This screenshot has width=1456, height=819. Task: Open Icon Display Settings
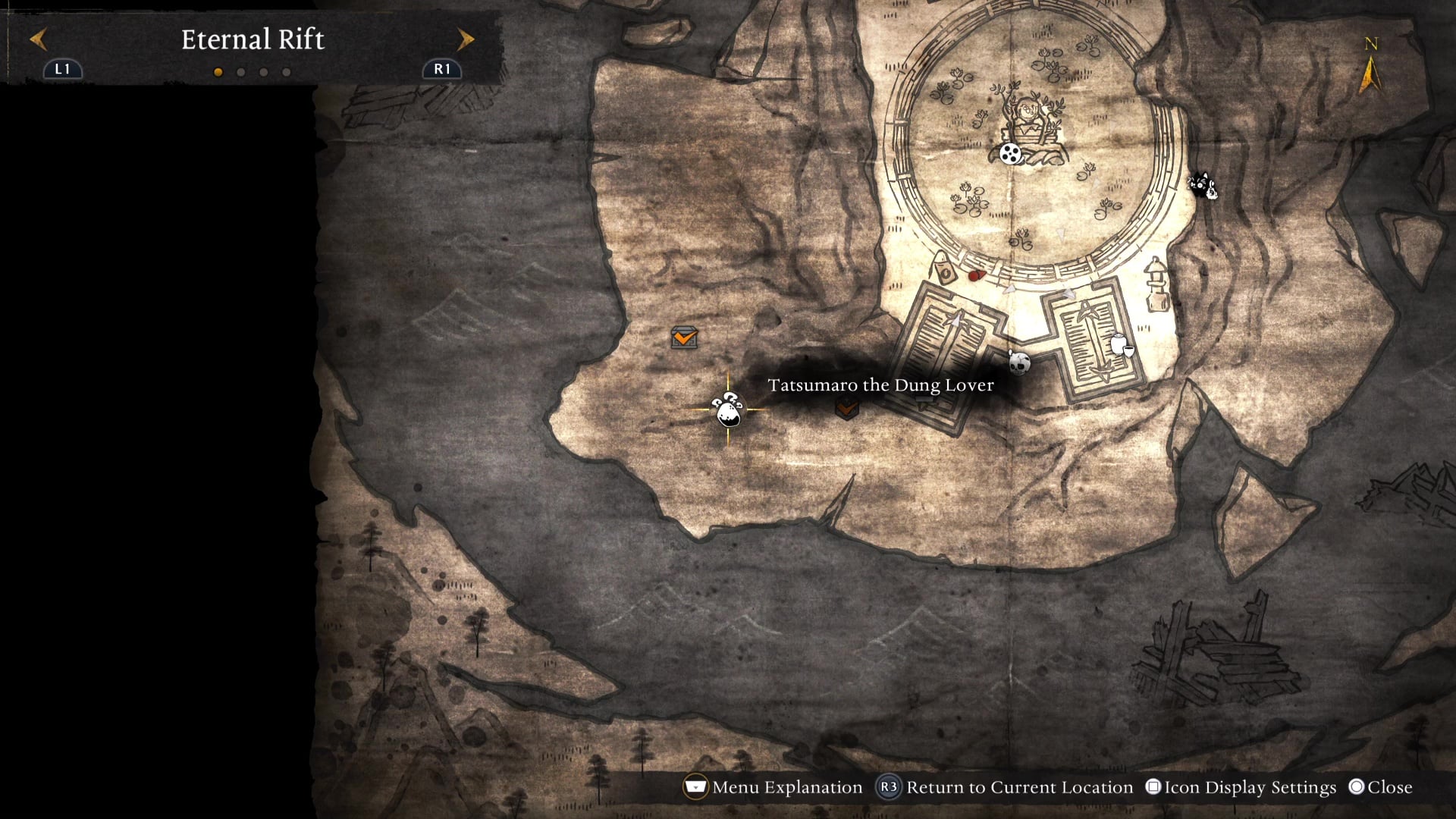tap(1241, 787)
